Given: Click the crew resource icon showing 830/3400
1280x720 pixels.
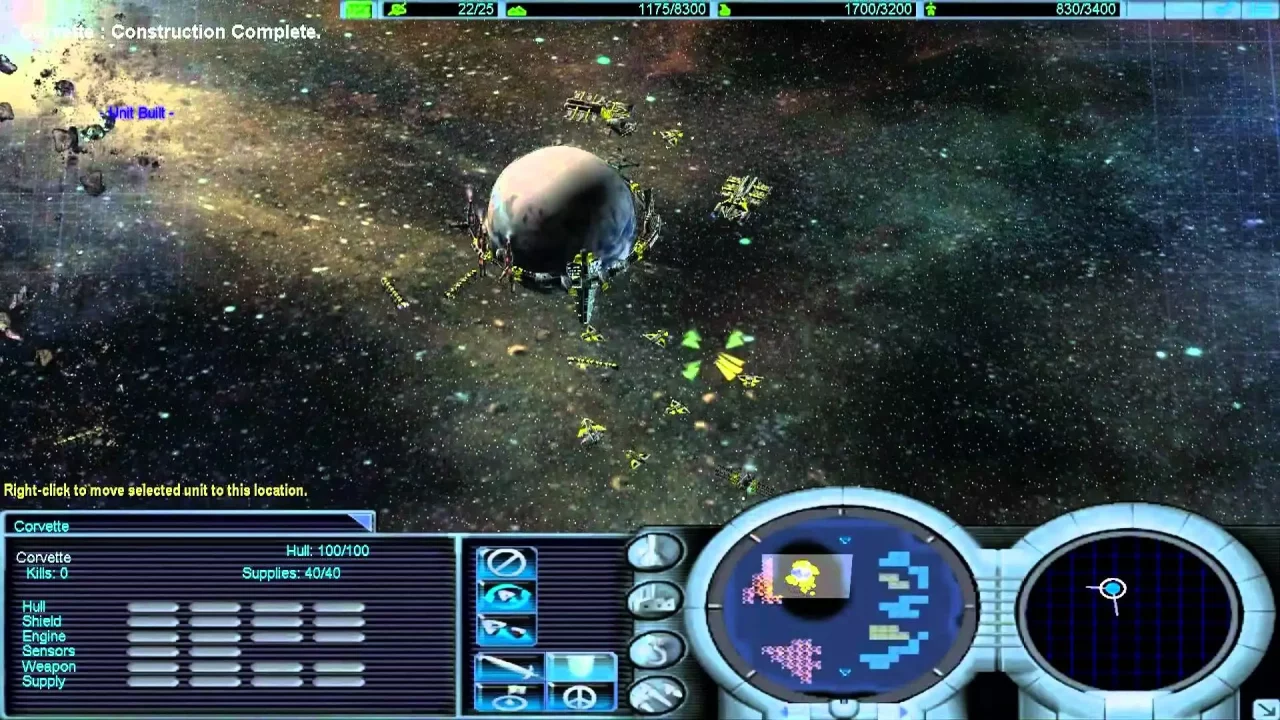Looking at the screenshot, I should (930, 9).
